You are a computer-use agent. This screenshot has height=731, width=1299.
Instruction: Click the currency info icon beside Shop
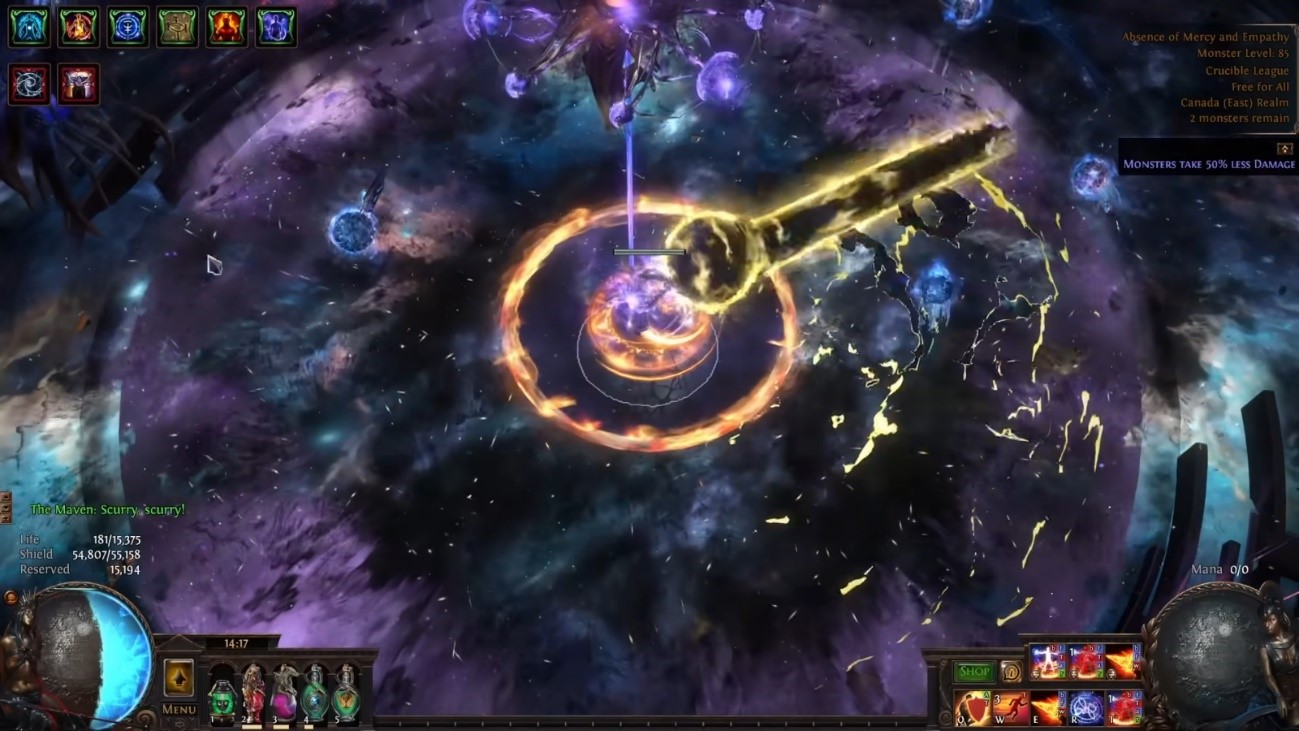coord(1012,671)
